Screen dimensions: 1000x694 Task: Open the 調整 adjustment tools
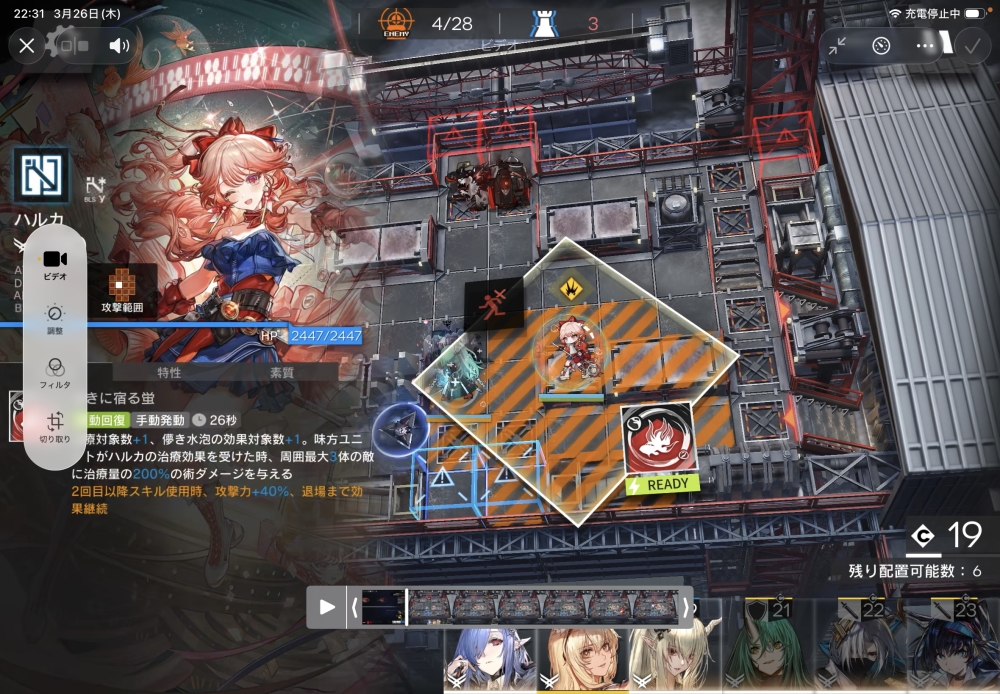55,318
